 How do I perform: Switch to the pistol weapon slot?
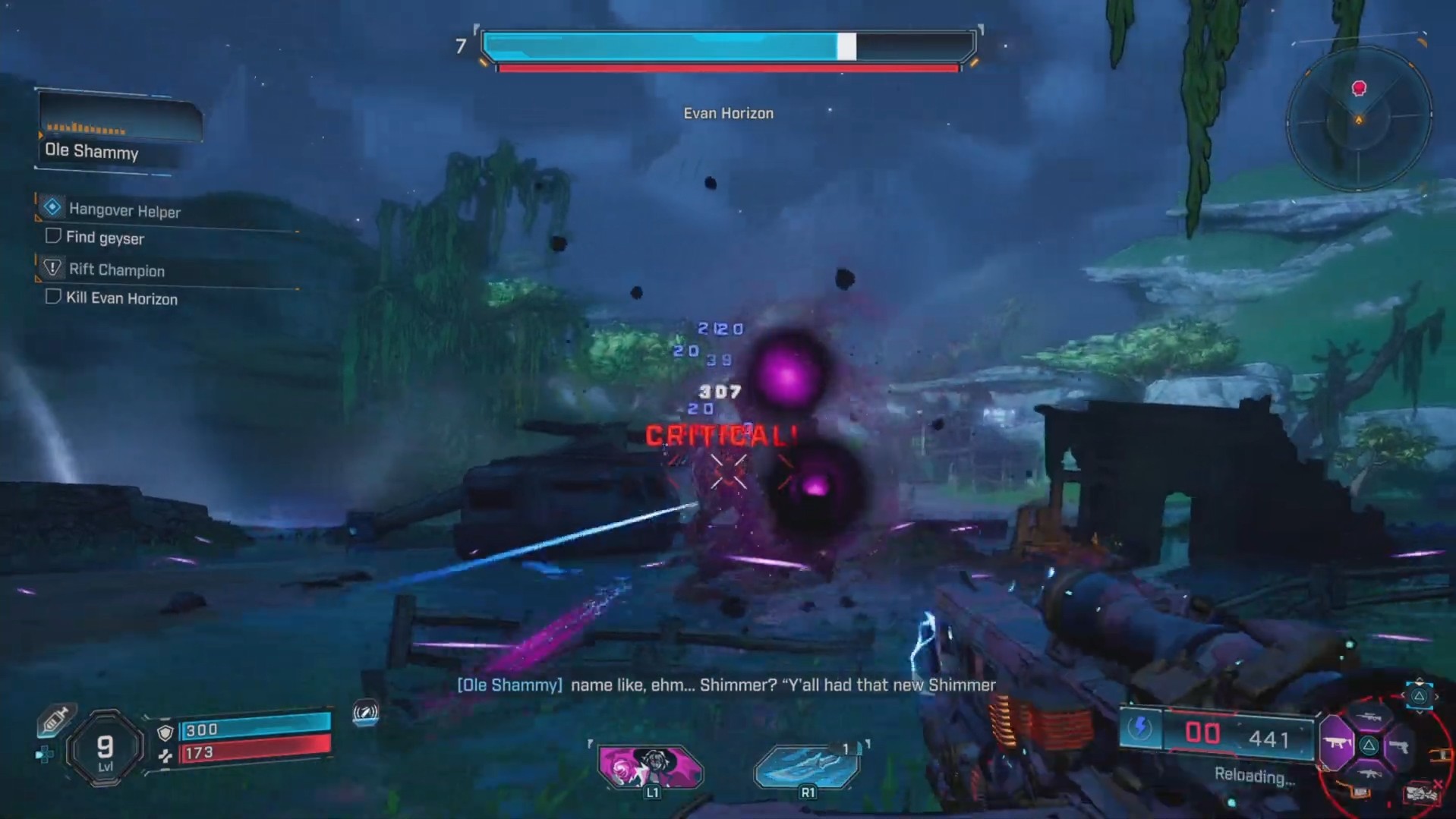tap(1399, 746)
